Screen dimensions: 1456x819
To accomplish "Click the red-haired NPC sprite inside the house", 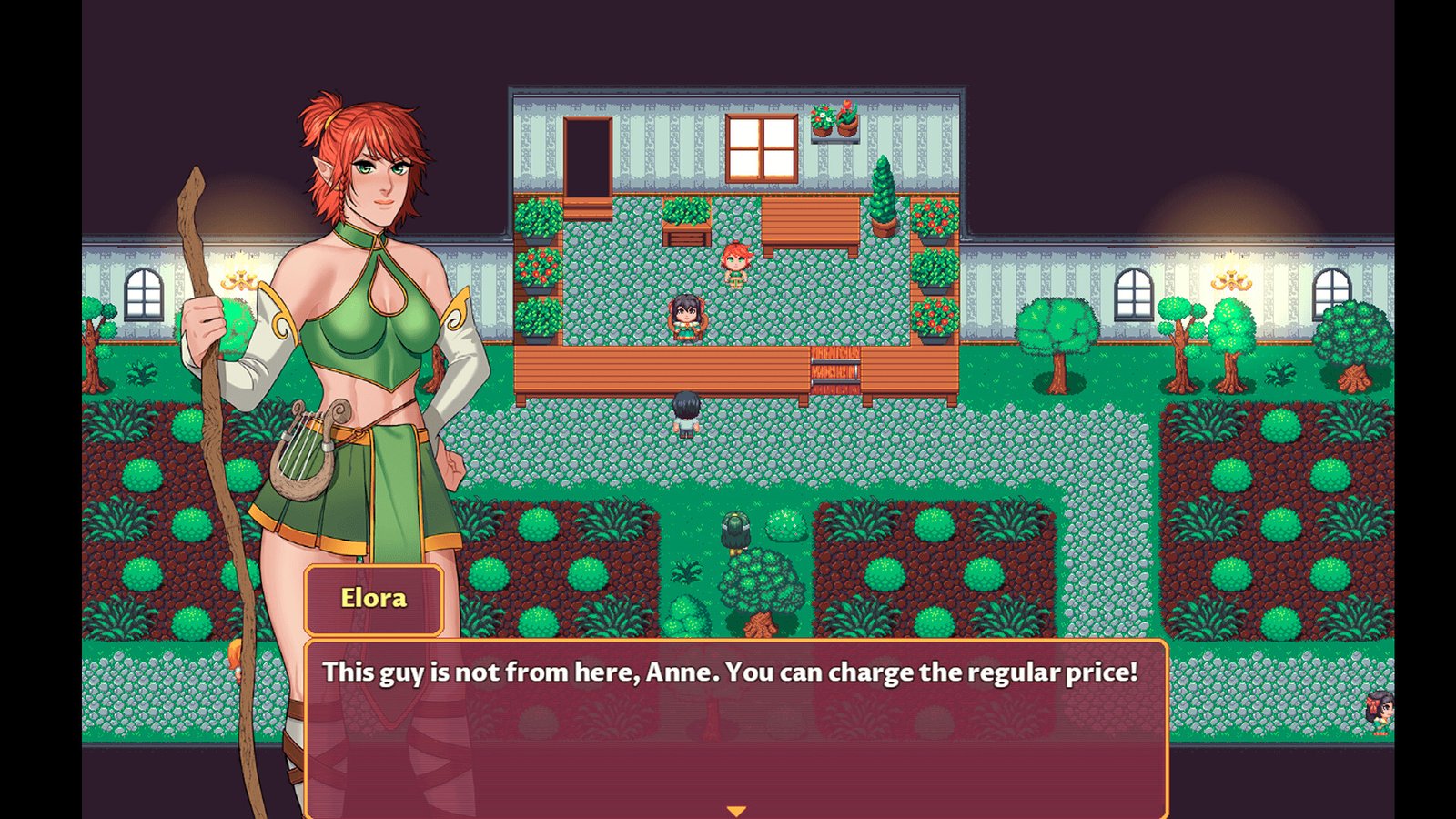I will 735,261.
